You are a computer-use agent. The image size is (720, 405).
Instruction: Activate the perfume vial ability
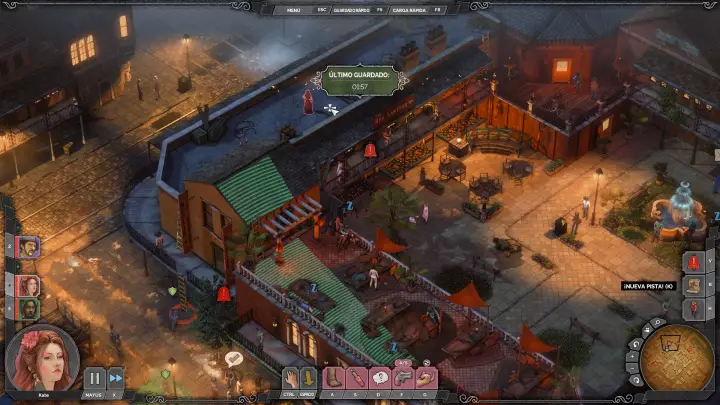pyautogui.click(x=356, y=378)
